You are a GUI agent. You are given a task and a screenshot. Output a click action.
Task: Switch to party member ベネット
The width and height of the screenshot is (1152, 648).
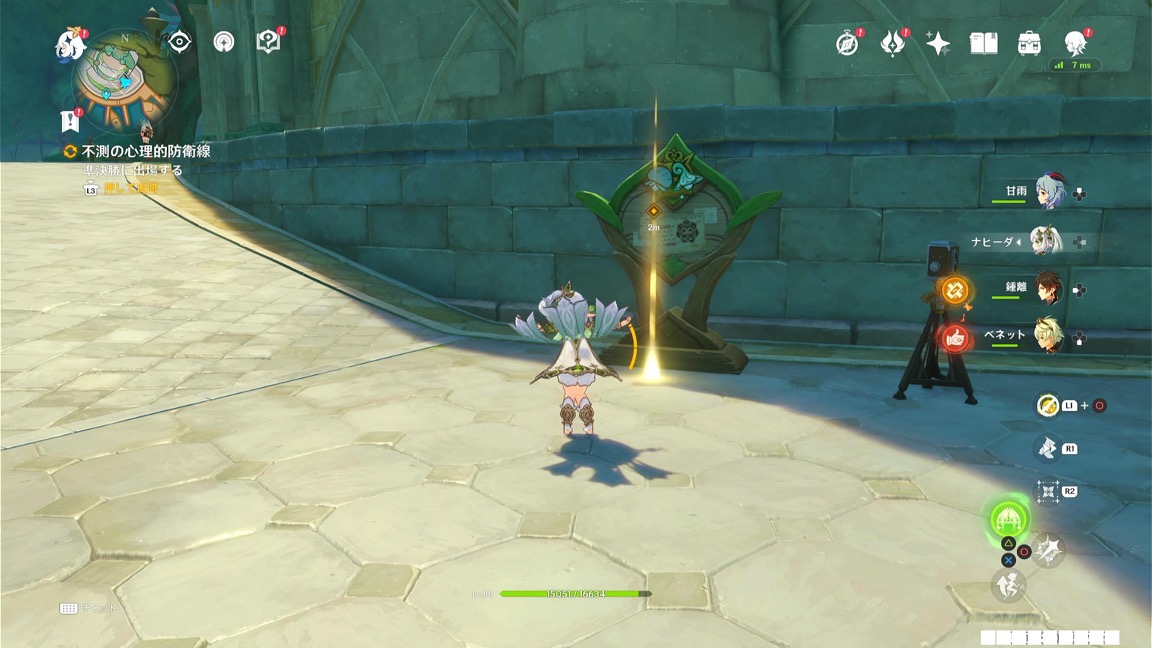[1047, 337]
